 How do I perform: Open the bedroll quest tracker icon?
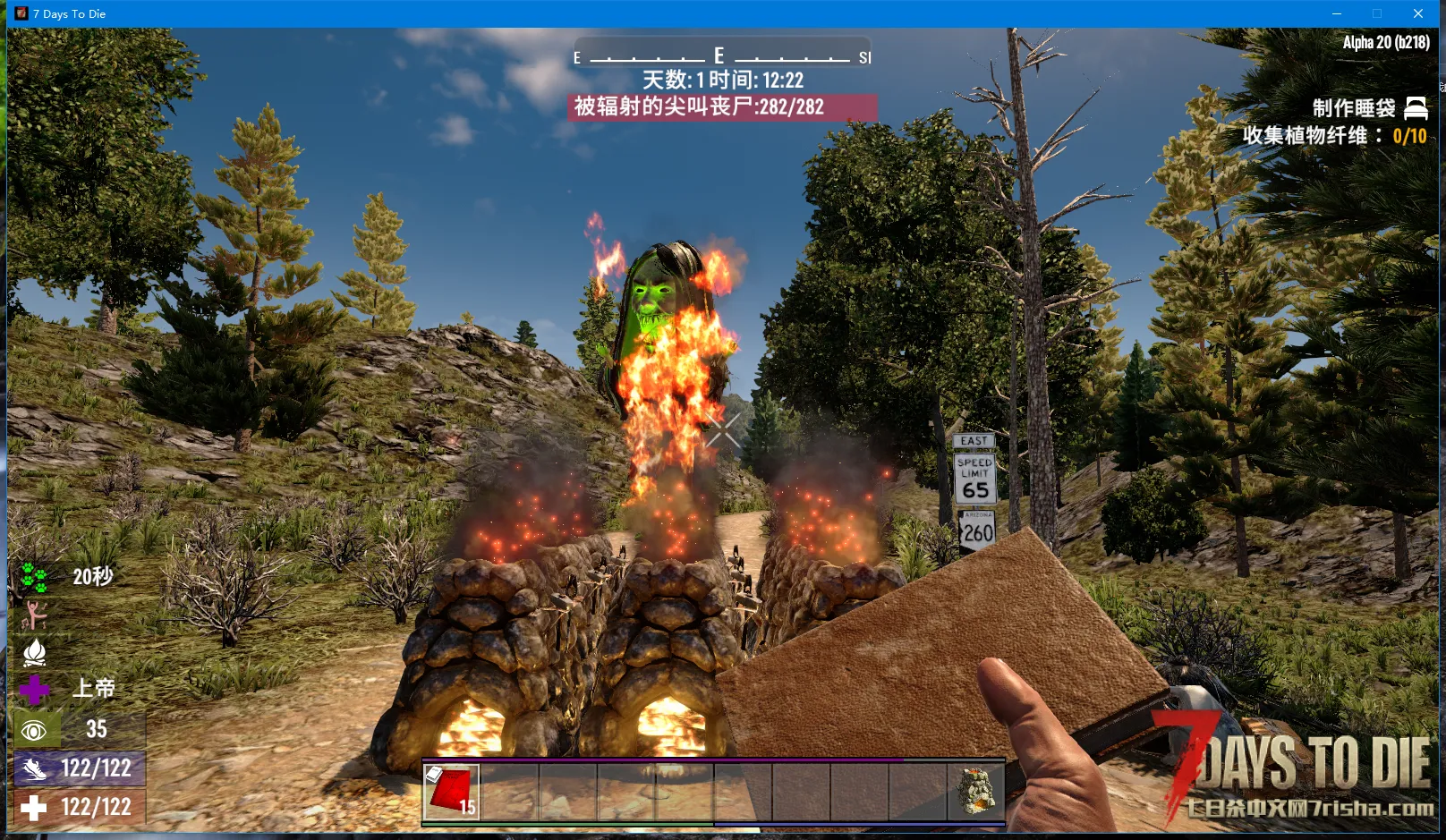(1416, 108)
